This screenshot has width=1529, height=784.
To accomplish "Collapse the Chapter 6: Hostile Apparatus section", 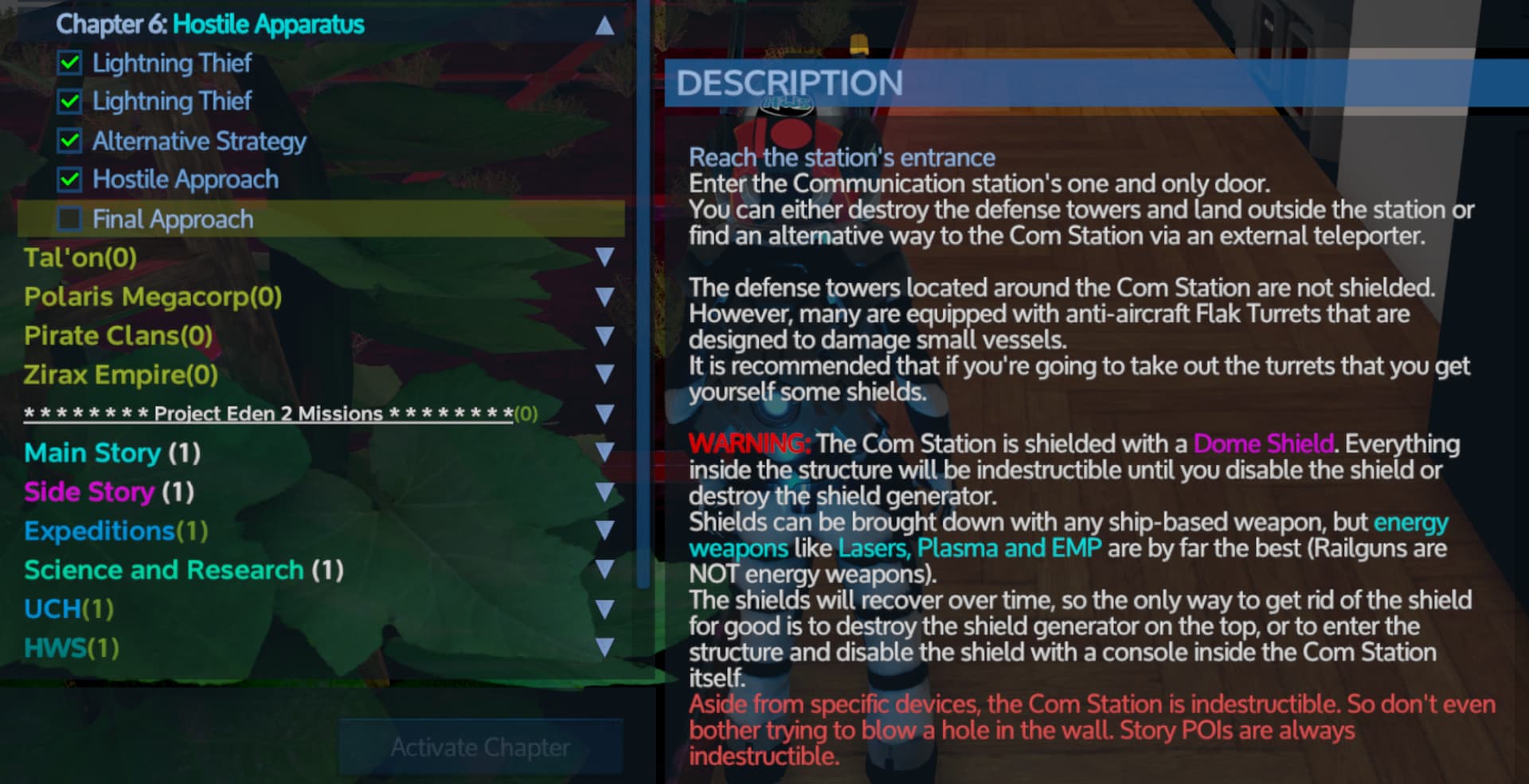I will (604, 25).
